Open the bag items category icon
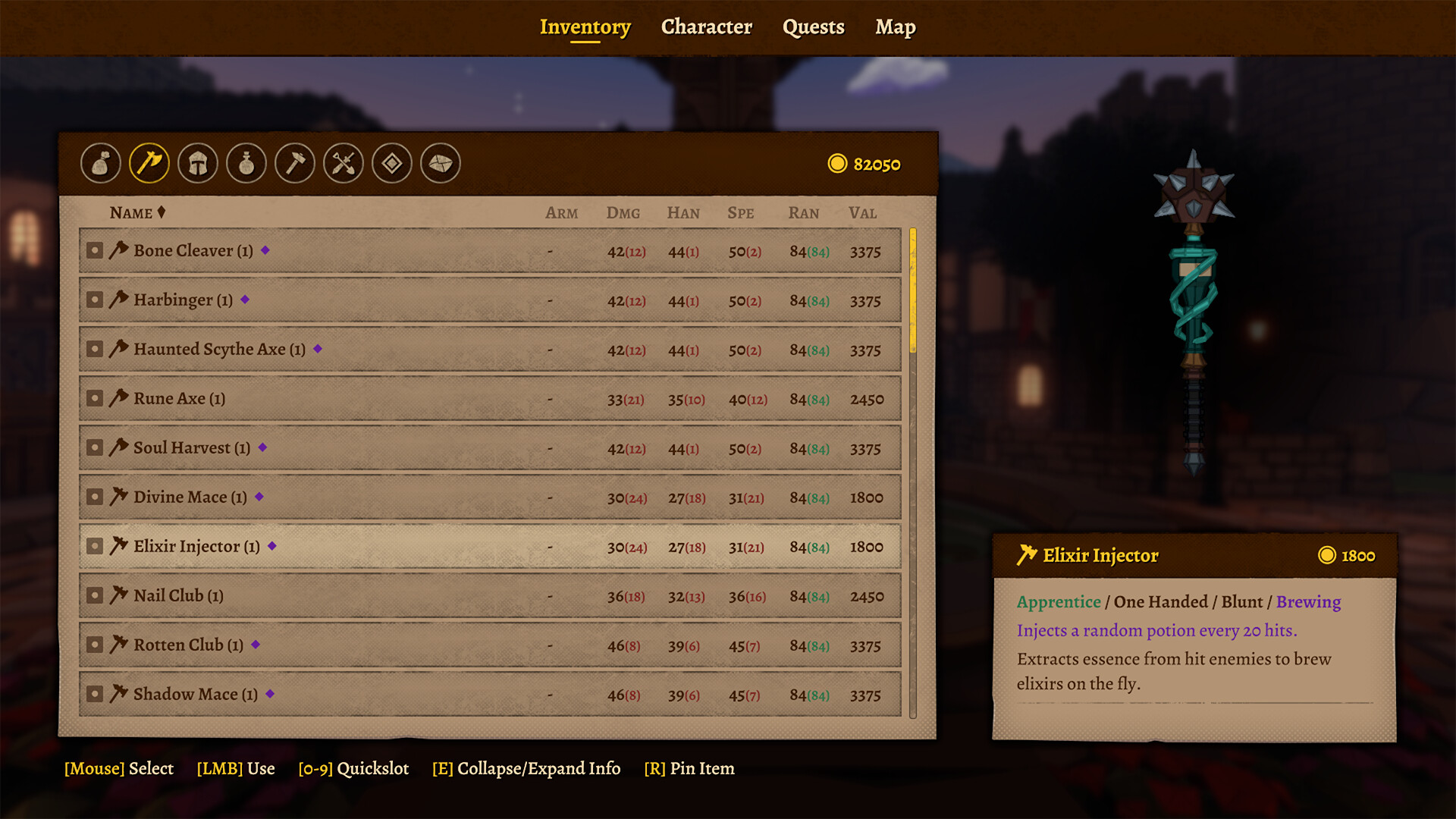1456x819 pixels. click(x=101, y=163)
